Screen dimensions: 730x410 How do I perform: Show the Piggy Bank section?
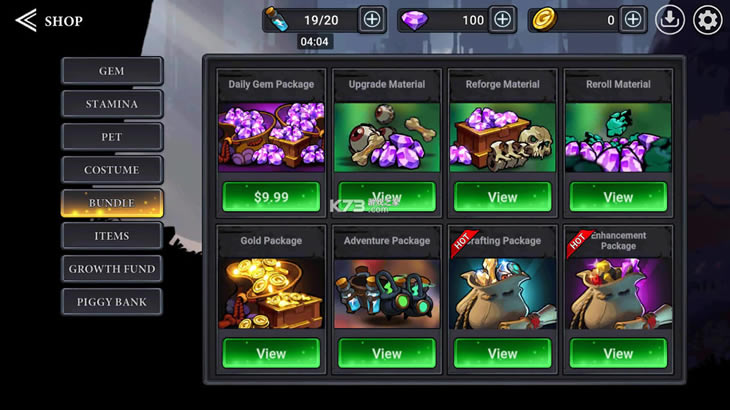point(112,302)
